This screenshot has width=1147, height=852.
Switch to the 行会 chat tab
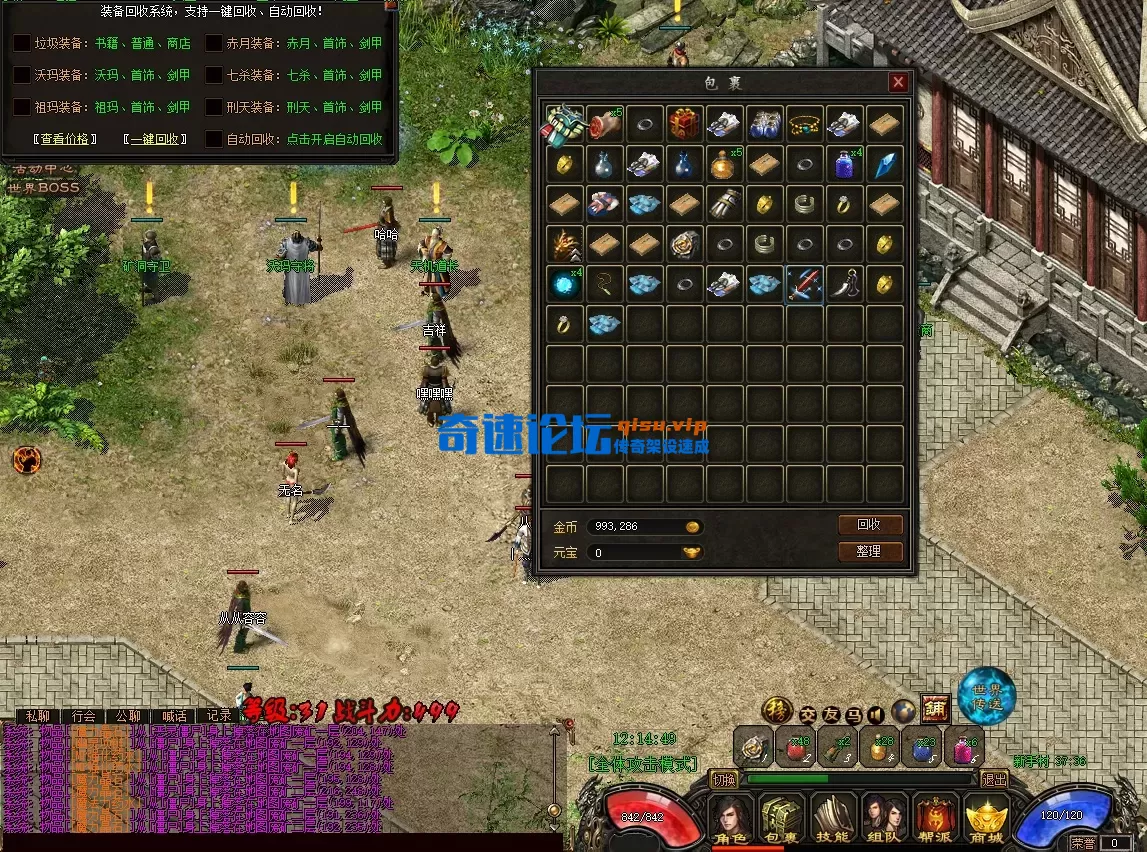click(x=83, y=716)
